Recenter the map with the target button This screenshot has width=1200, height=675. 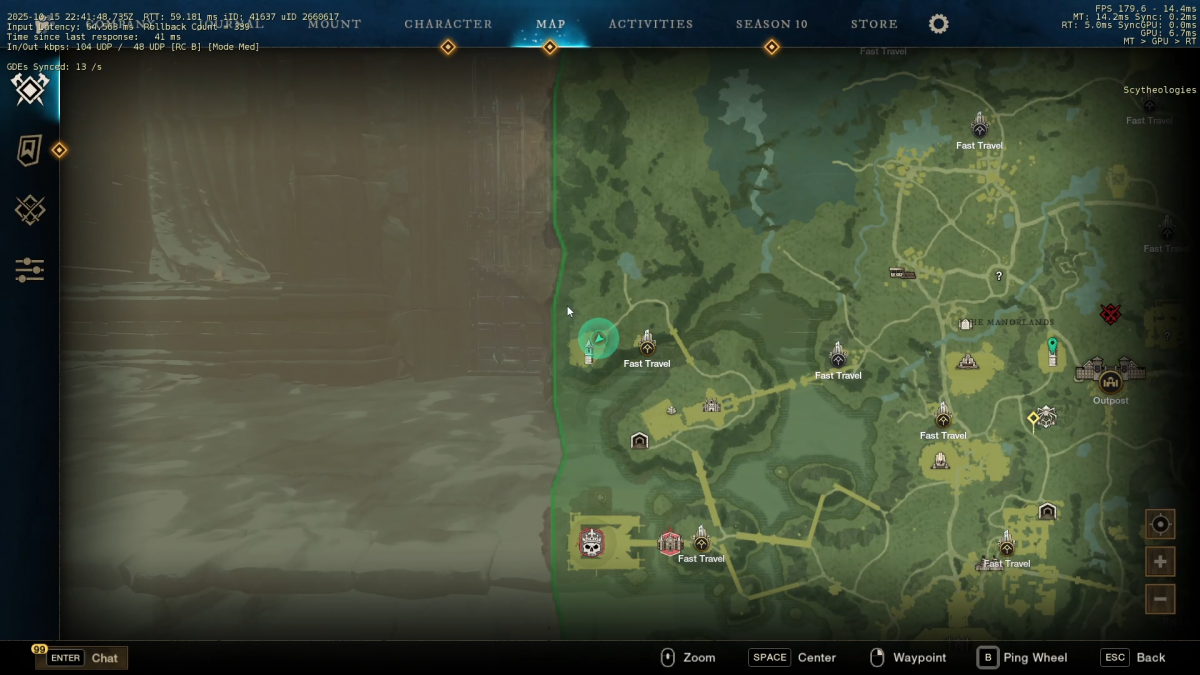1160,523
